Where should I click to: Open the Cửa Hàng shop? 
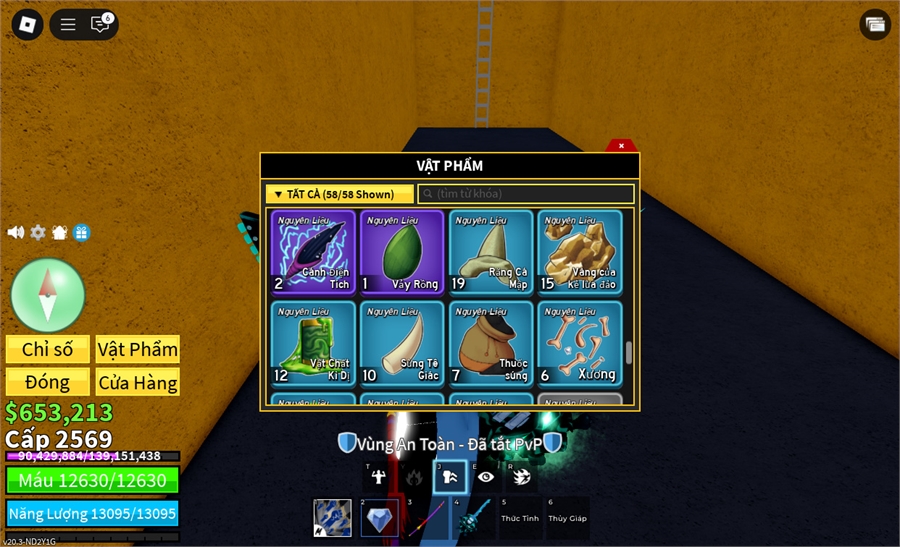click(138, 382)
